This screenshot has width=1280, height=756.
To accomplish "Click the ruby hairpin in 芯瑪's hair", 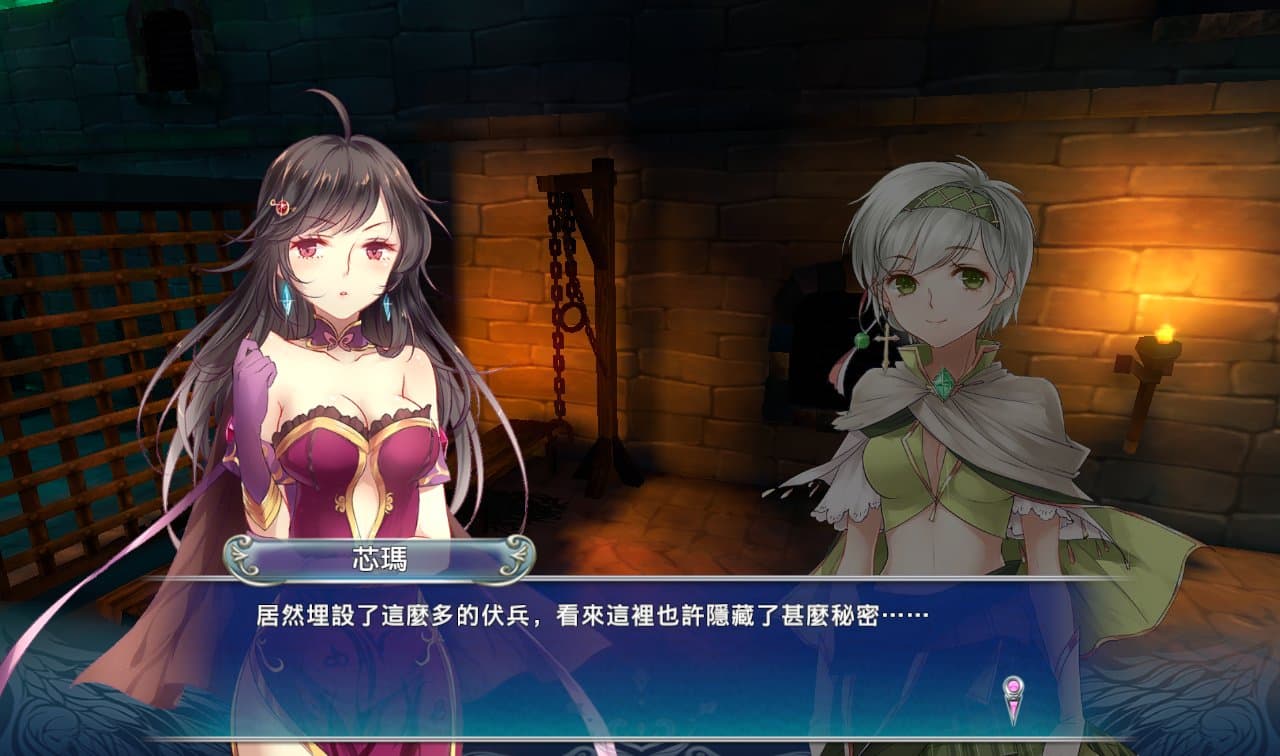I will tap(282, 208).
